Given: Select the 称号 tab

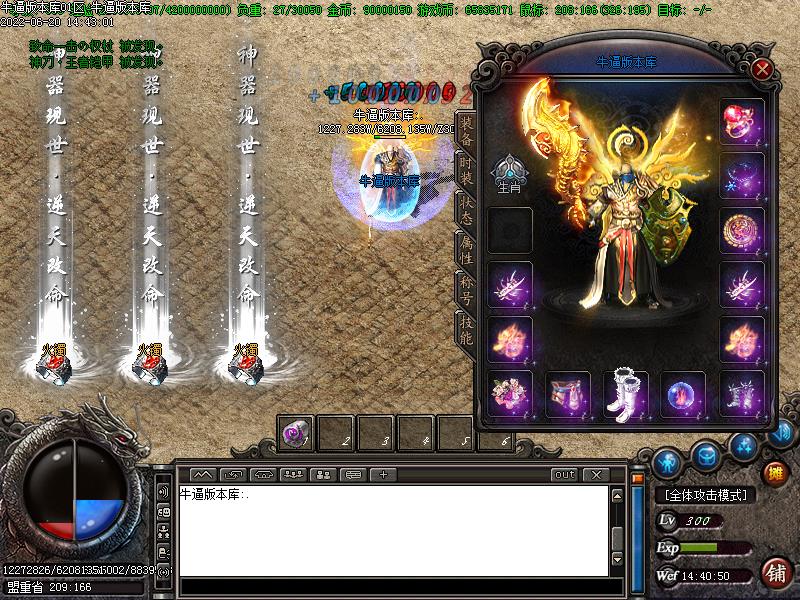Looking at the screenshot, I should [x=466, y=287].
